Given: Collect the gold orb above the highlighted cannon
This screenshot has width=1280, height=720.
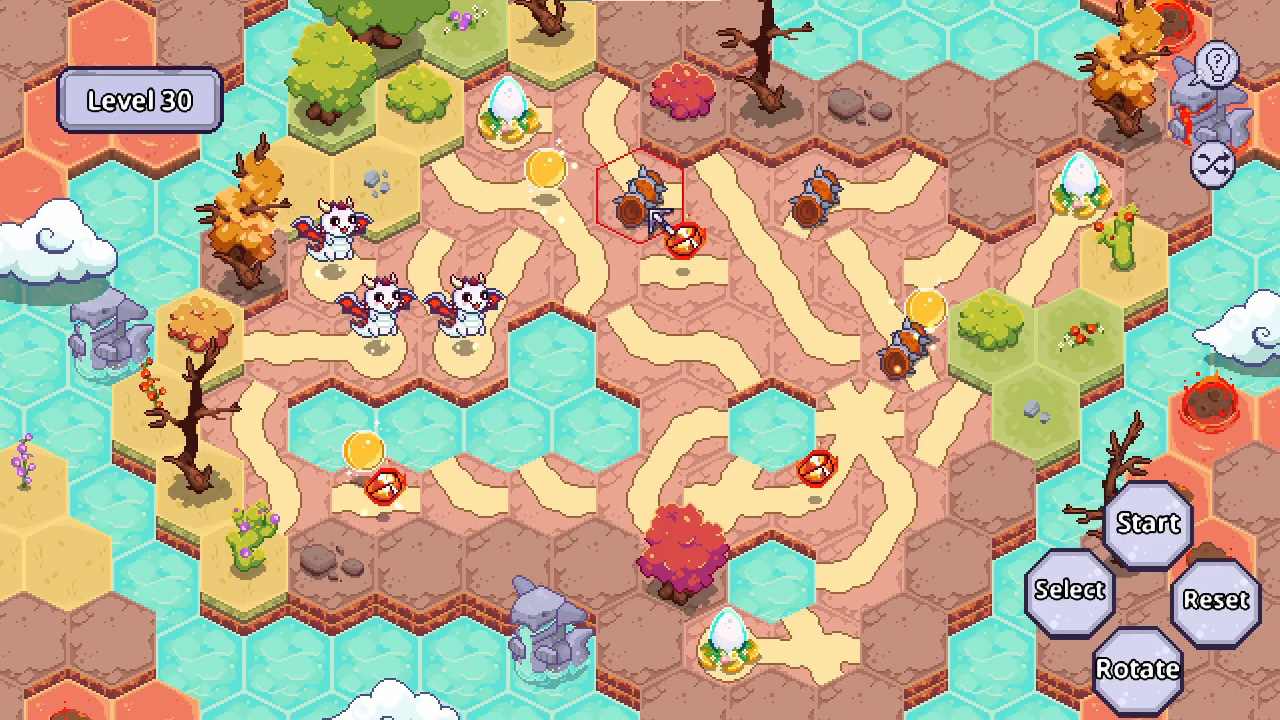Looking at the screenshot, I should (x=546, y=170).
